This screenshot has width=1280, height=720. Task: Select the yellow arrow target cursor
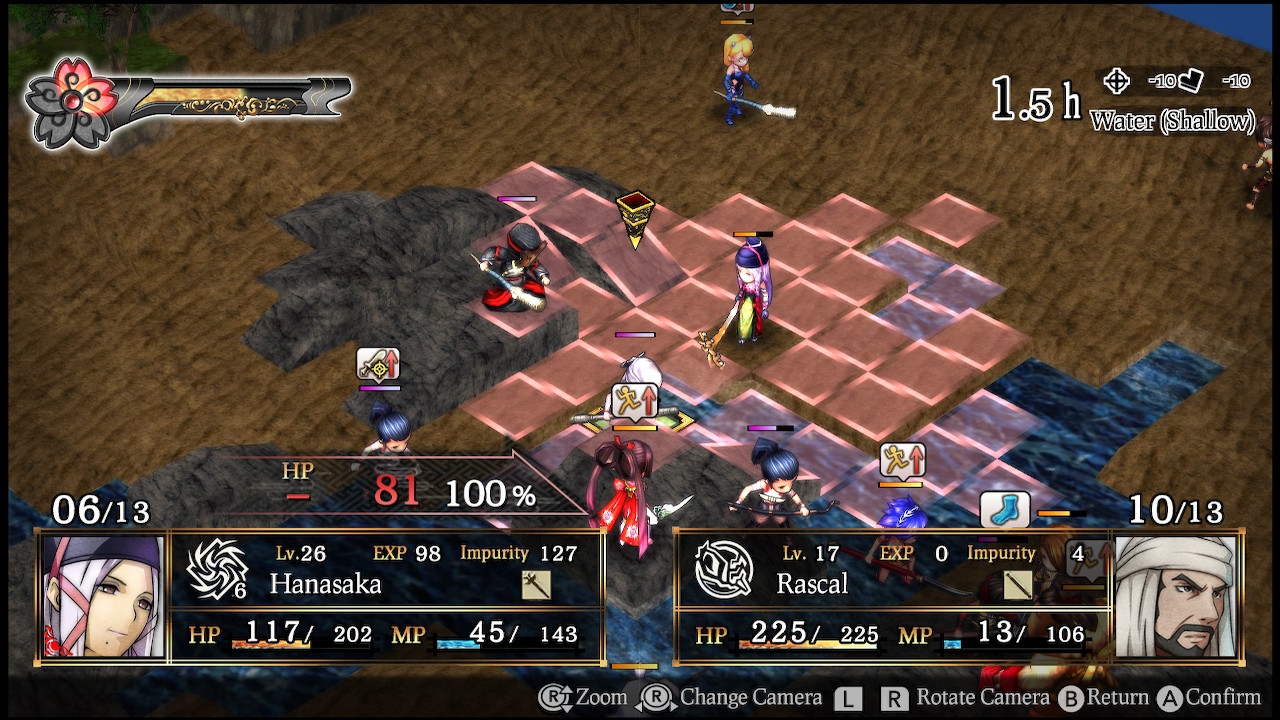[635, 219]
